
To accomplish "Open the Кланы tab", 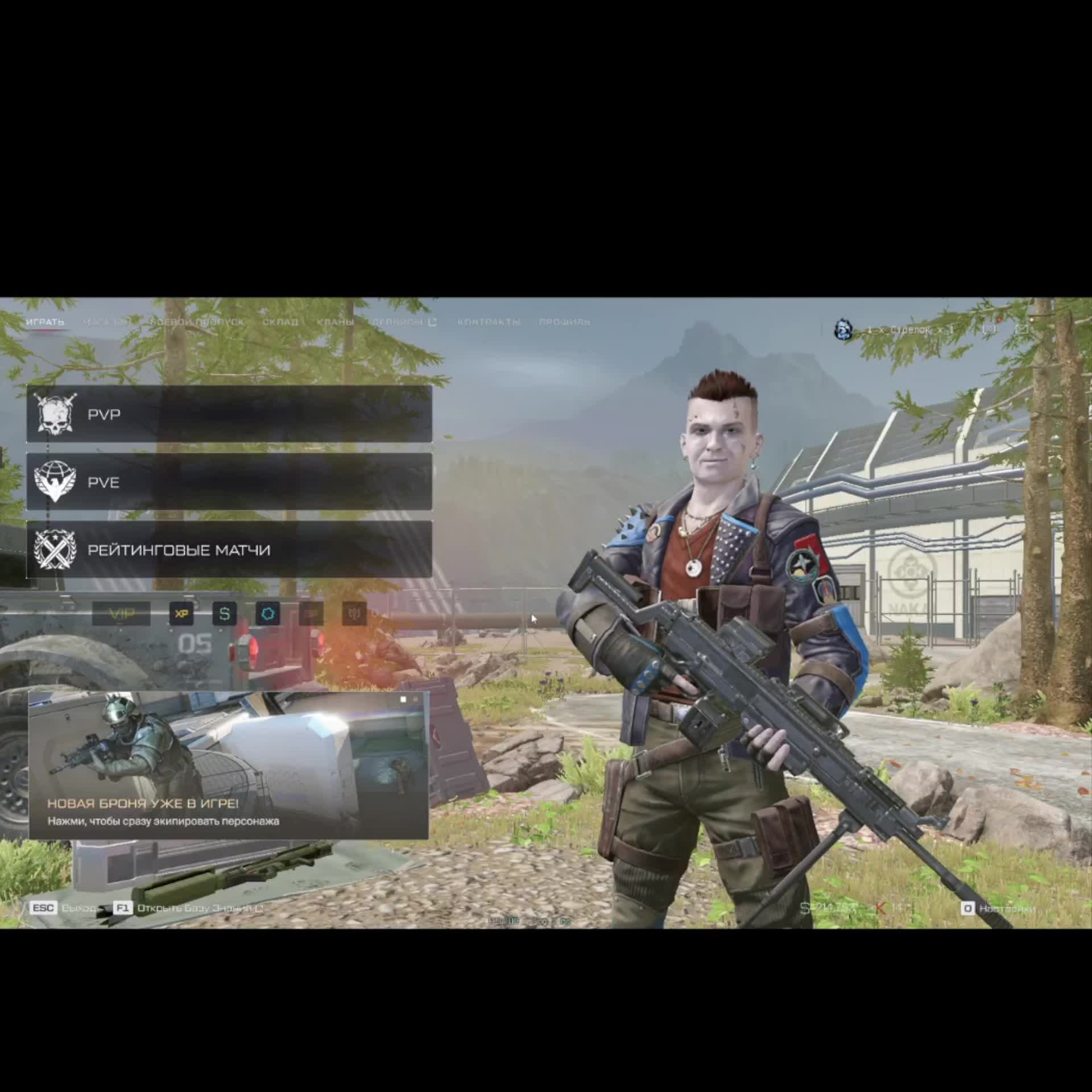I will [335, 322].
